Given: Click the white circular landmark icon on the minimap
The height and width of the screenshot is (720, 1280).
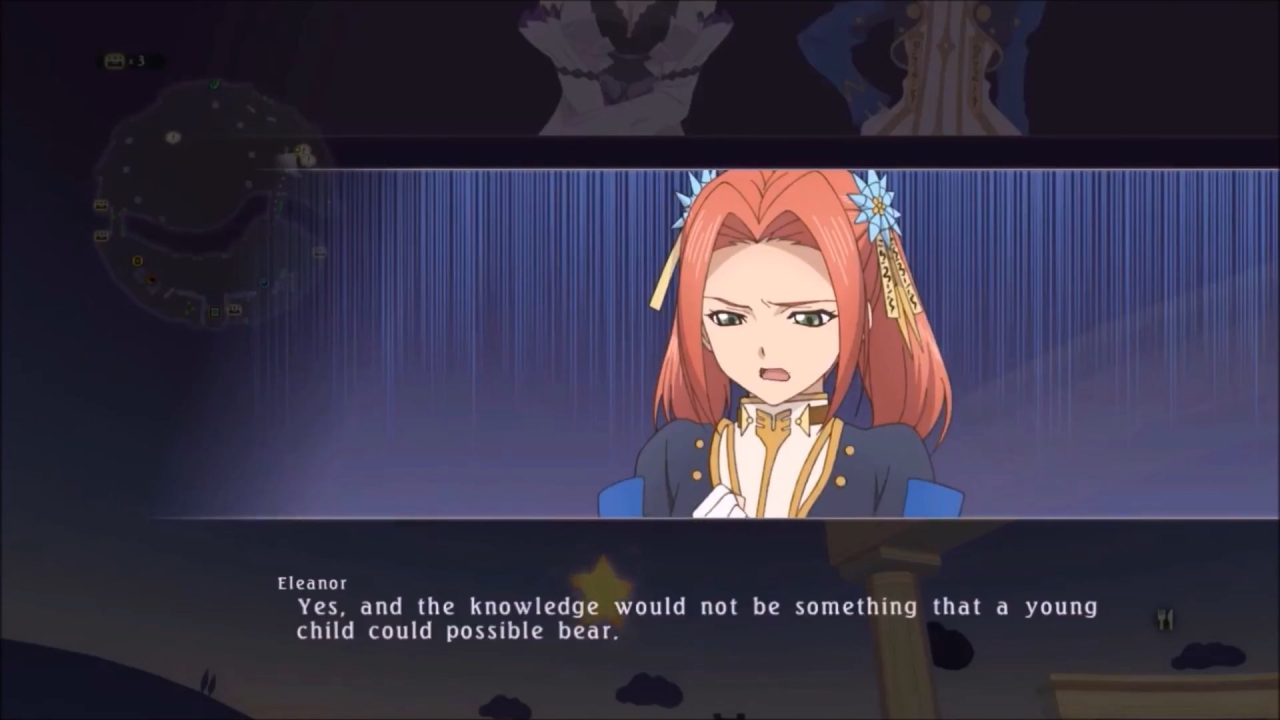Looking at the screenshot, I should click(172, 137).
